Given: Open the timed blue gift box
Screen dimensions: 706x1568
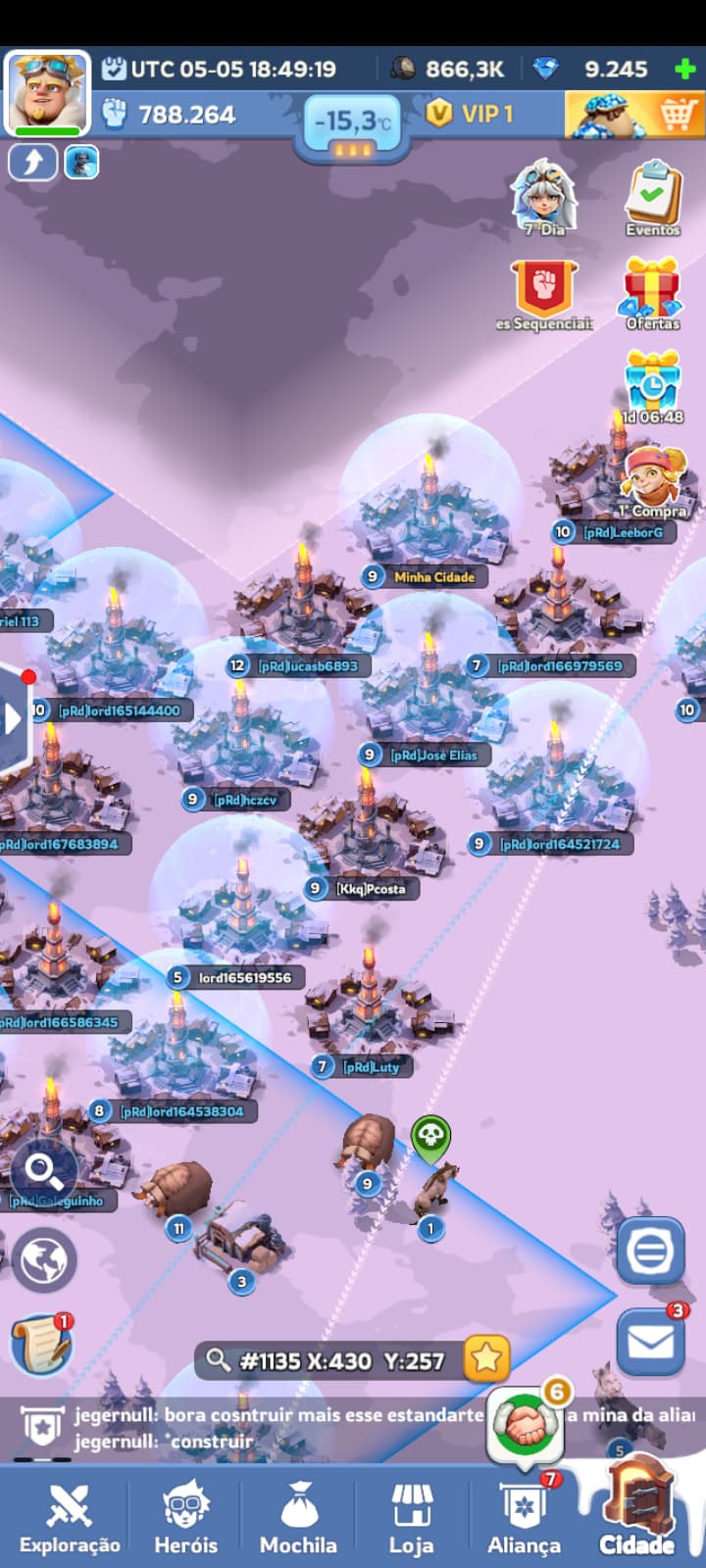Looking at the screenshot, I should (x=652, y=384).
